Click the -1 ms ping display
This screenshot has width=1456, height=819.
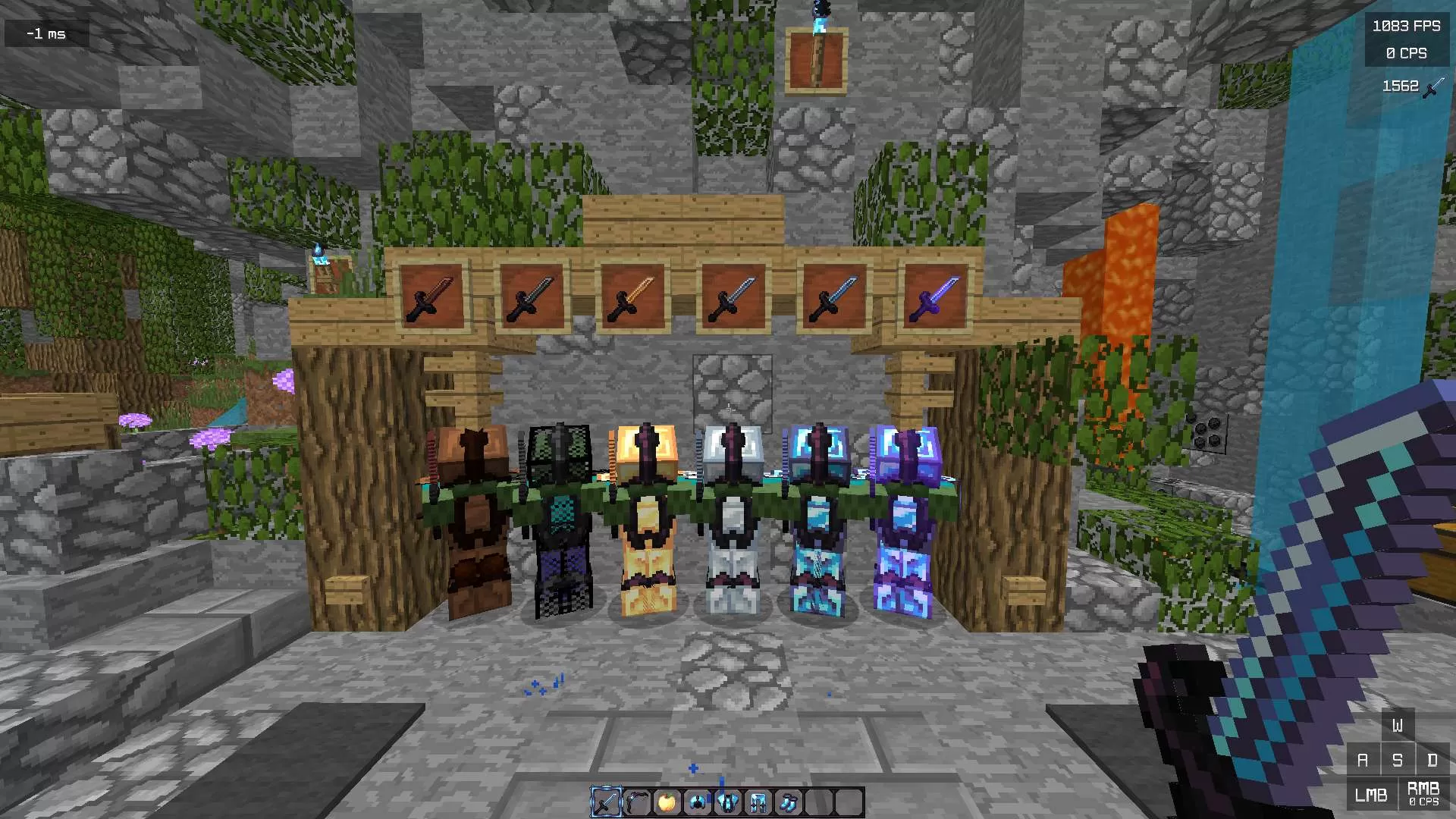45,33
